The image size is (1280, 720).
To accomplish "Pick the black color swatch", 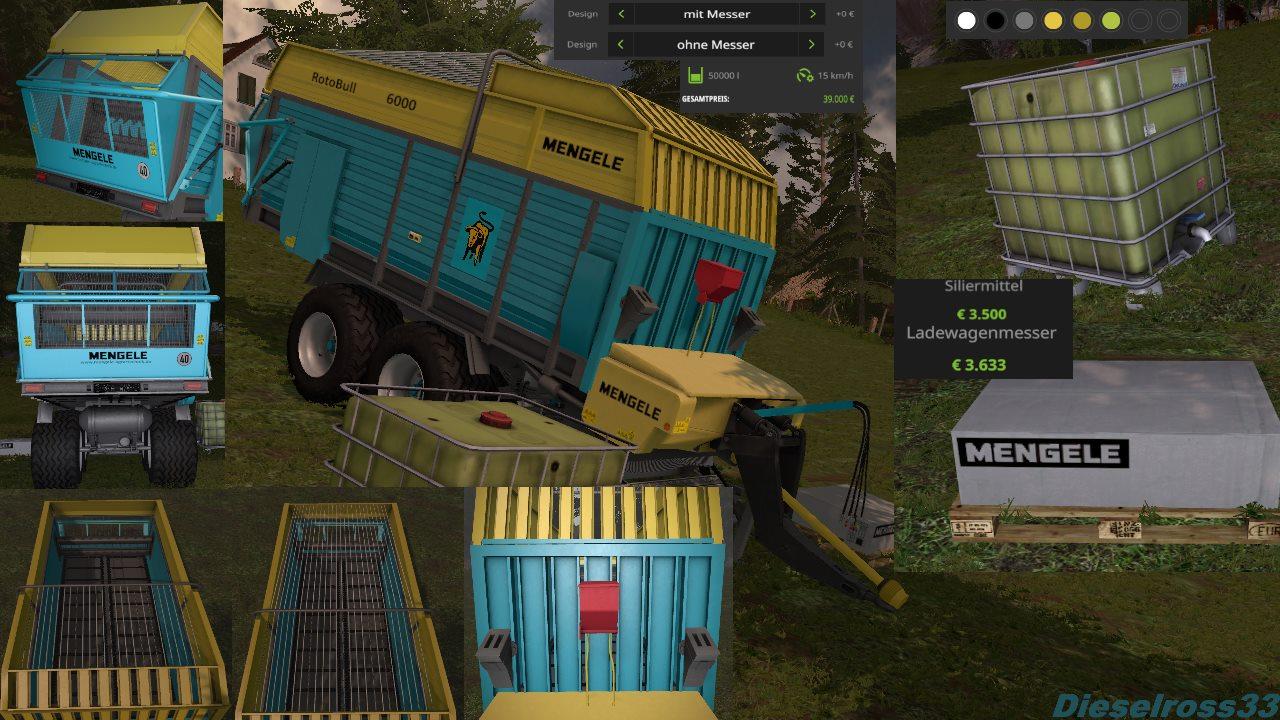I will (x=995, y=20).
